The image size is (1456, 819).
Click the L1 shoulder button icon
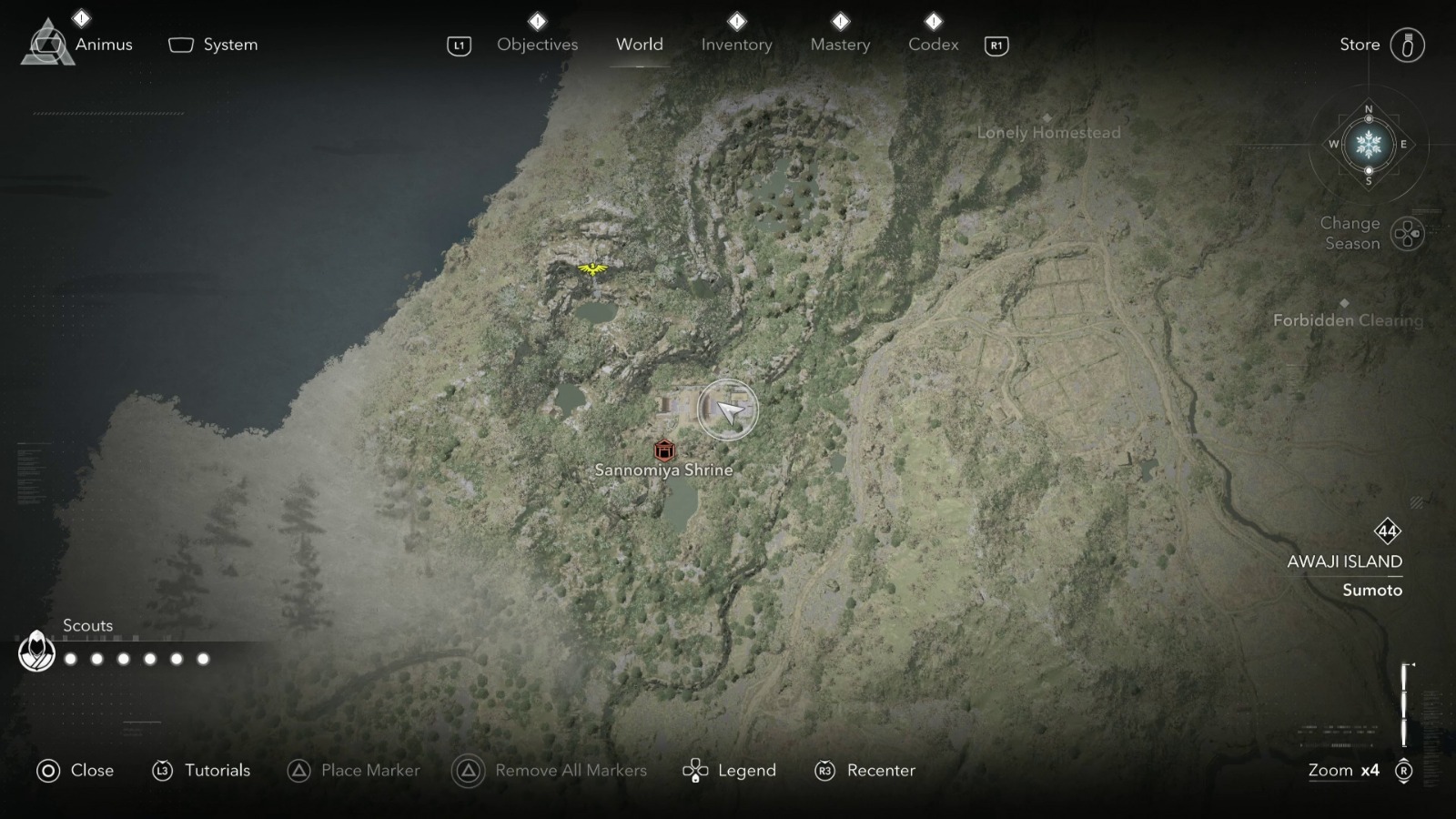[x=459, y=44]
